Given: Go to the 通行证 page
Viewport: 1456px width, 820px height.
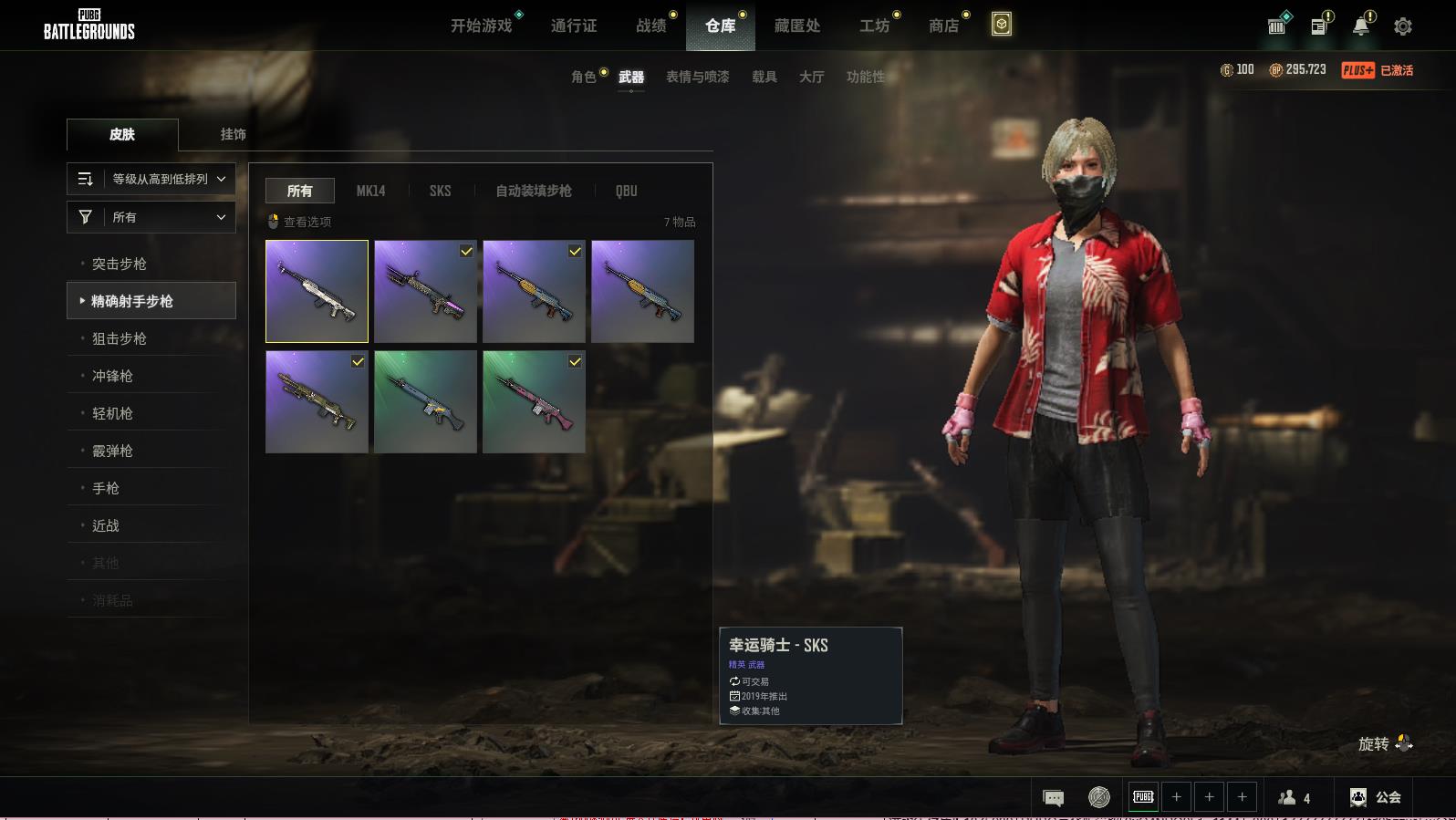Looking at the screenshot, I should click(574, 26).
